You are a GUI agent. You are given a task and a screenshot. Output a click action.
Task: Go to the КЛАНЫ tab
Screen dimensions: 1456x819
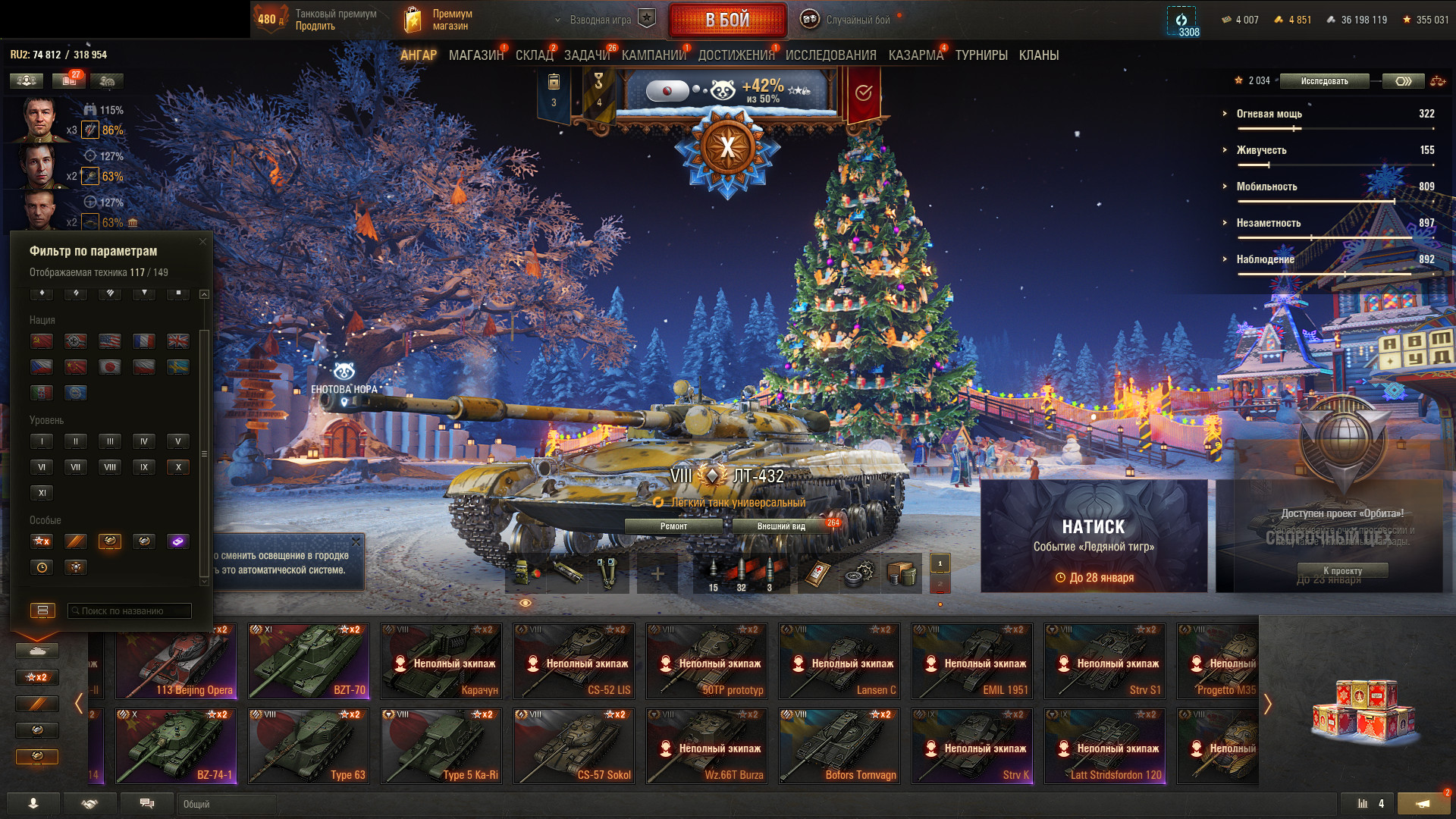pyautogui.click(x=1038, y=55)
